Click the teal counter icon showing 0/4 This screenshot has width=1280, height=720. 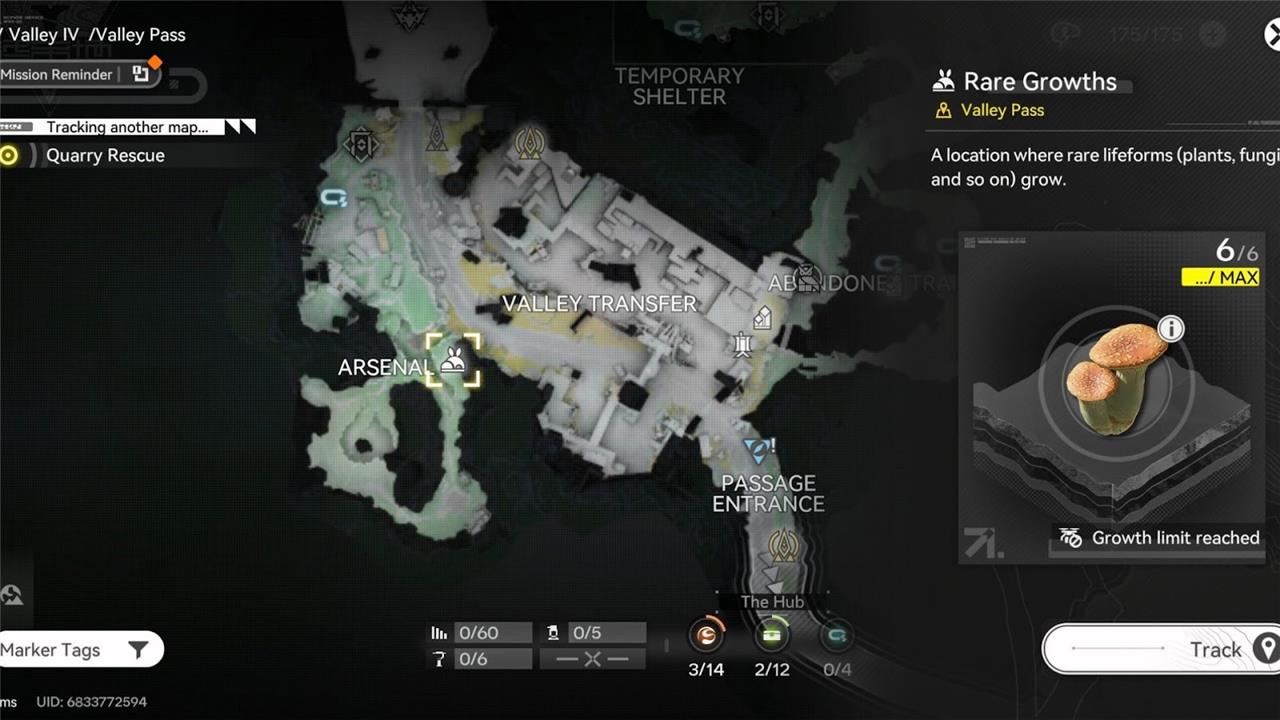(837, 636)
